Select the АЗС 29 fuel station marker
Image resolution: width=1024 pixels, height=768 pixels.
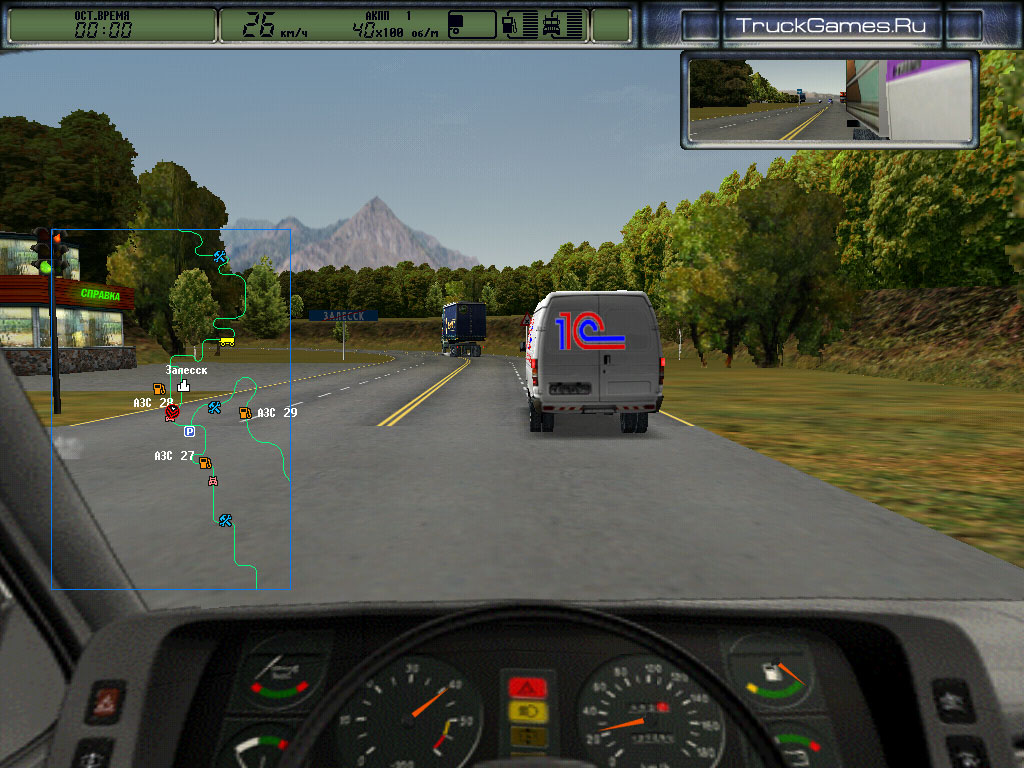point(244,412)
